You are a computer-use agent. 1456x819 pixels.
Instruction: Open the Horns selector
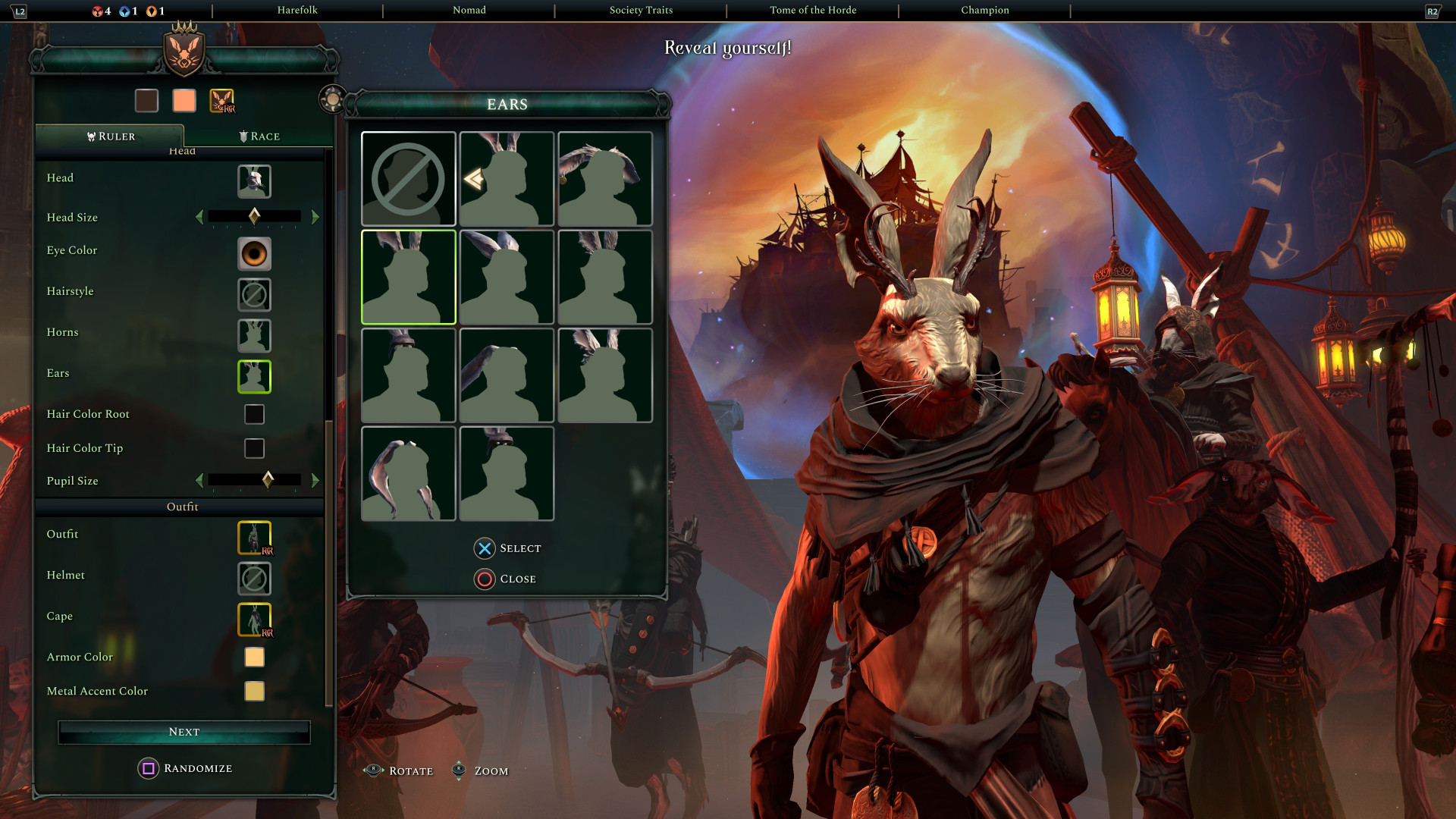254,336
